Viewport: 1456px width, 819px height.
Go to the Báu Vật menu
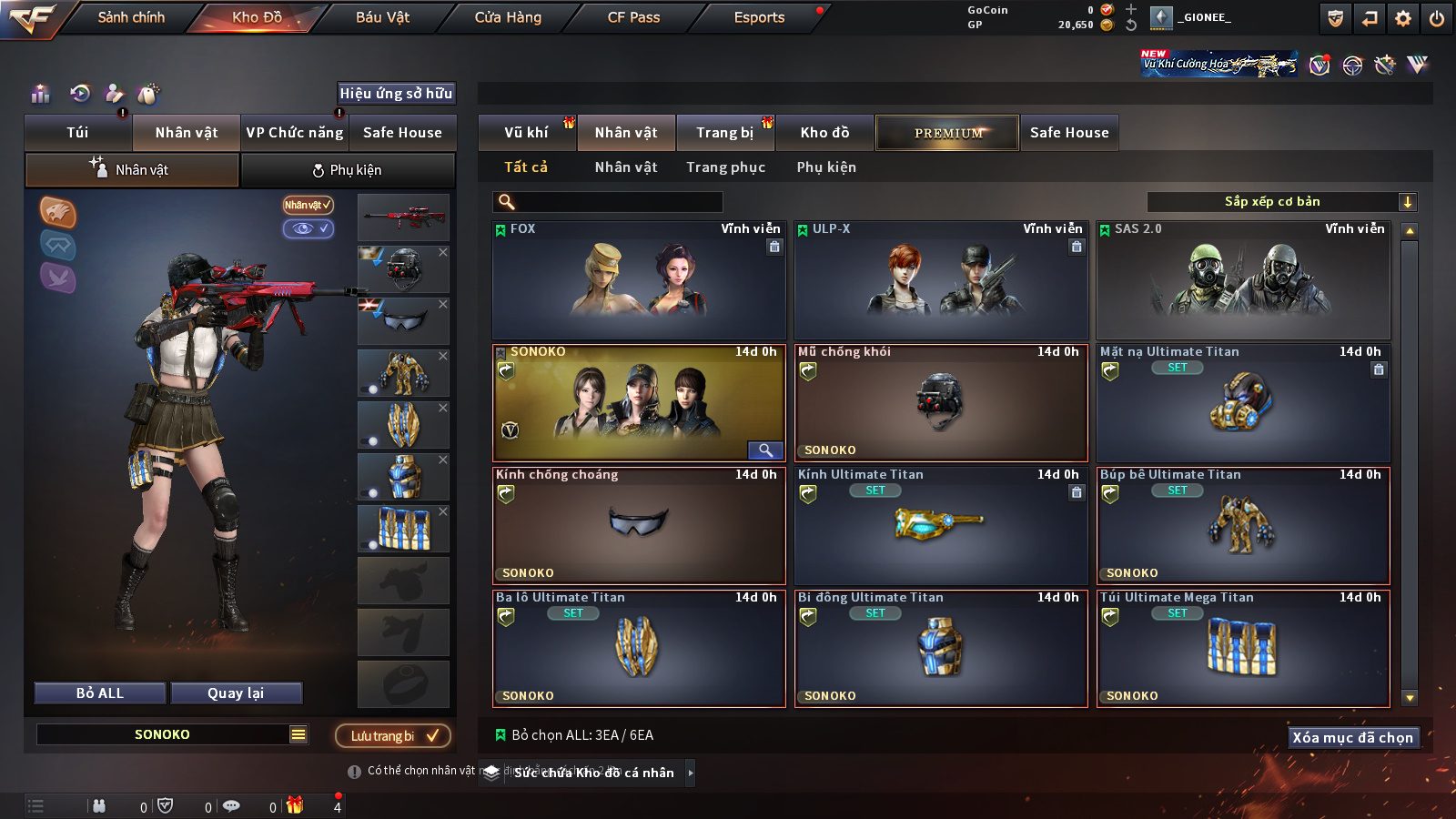click(x=382, y=17)
